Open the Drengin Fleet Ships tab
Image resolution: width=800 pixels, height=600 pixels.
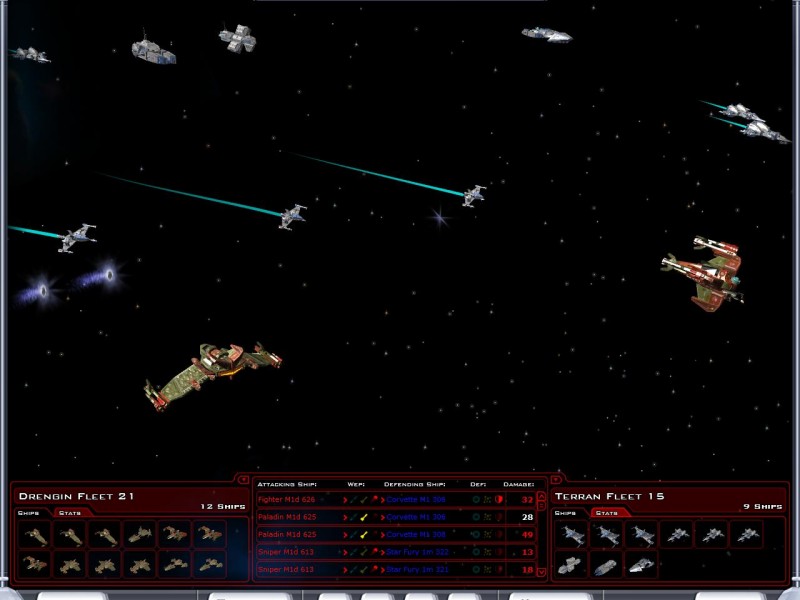pyautogui.click(x=28, y=513)
